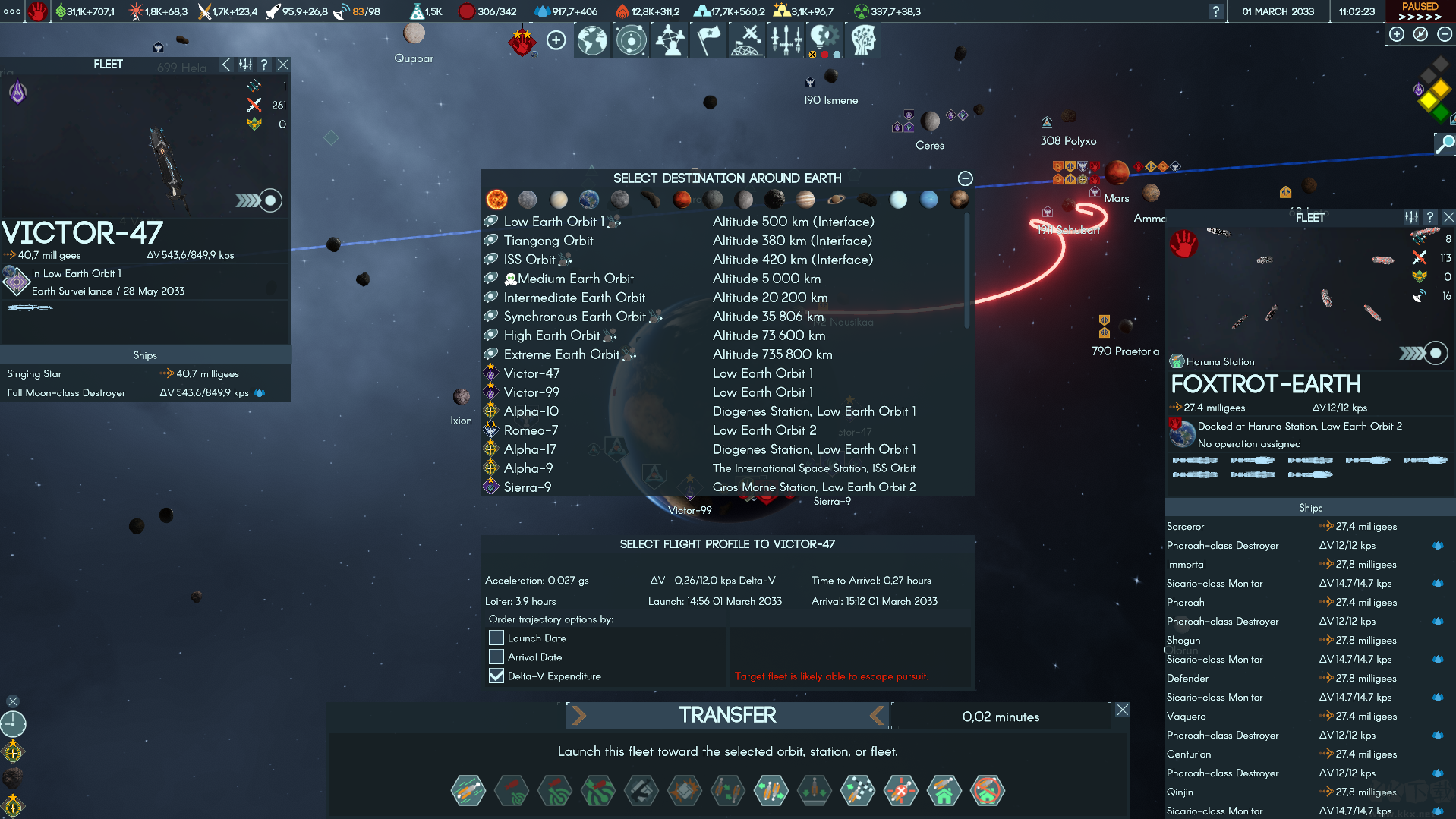Enable ordering by Arrival Date
This screenshot has height=819, width=1456.
click(496, 657)
